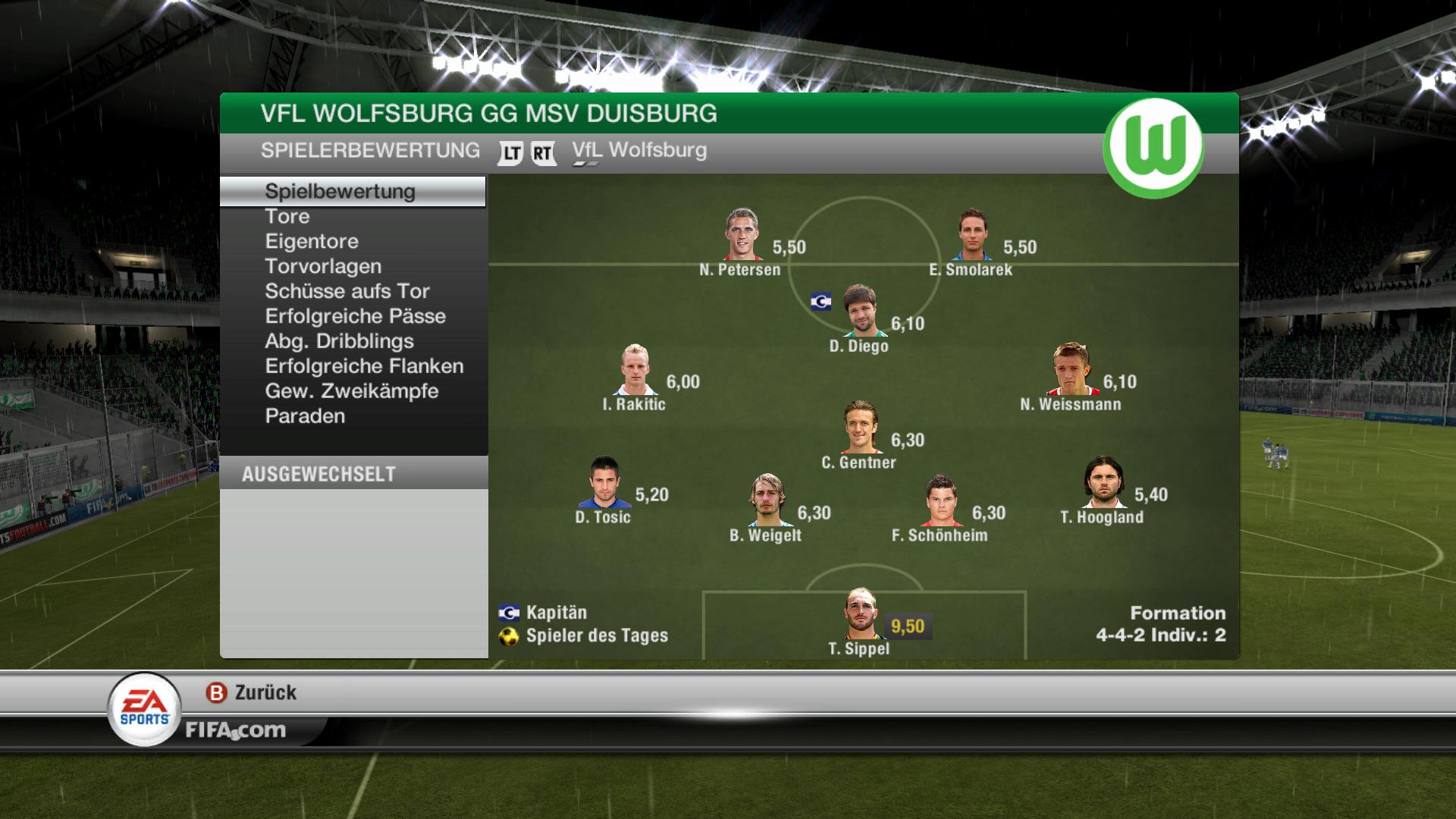Screen dimensions: 1456x819
Task: Pick I. Rakitic in the formation
Action: [635, 369]
